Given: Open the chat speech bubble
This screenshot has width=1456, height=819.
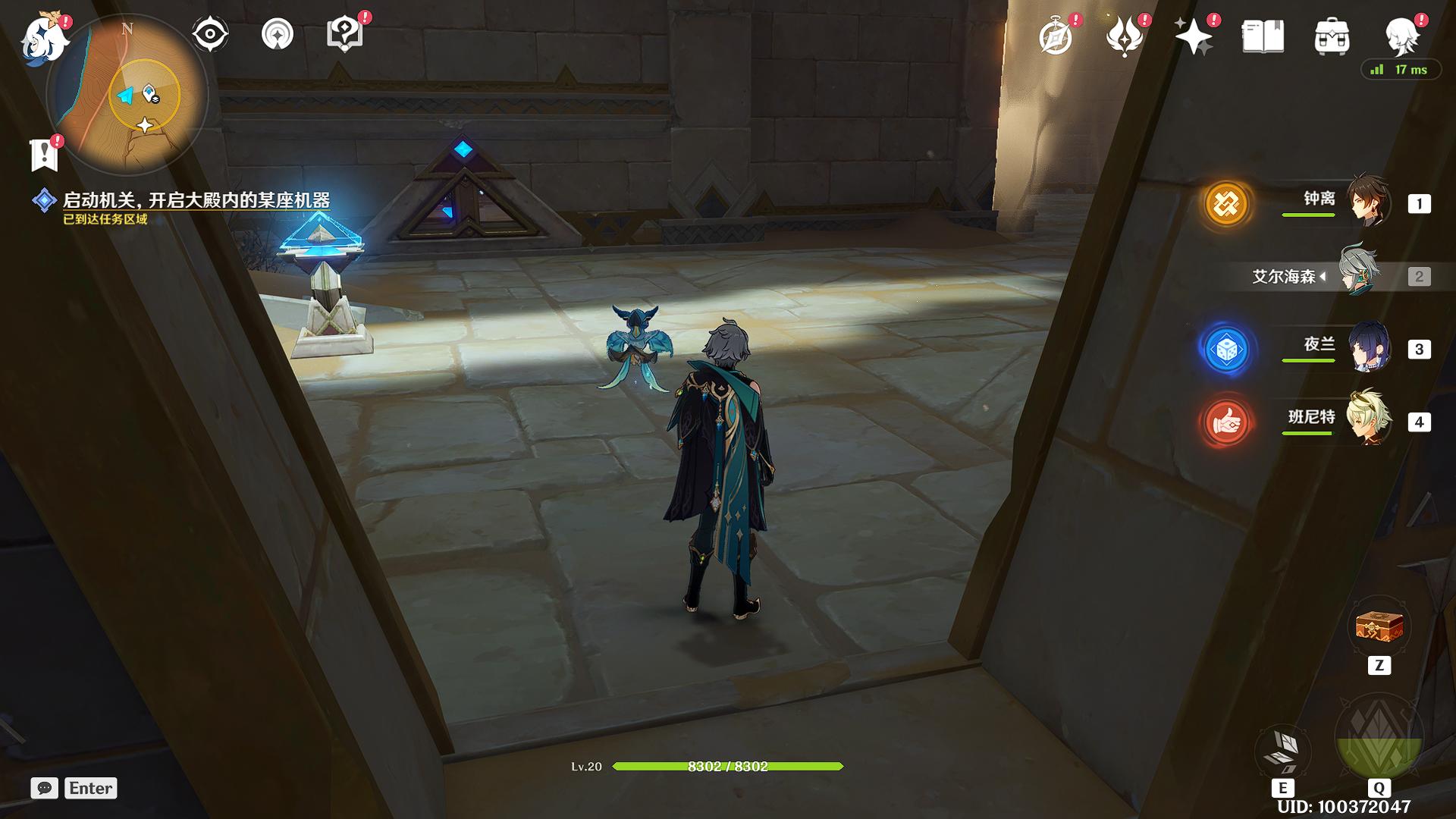Looking at the screenshot, I should 45,788.
